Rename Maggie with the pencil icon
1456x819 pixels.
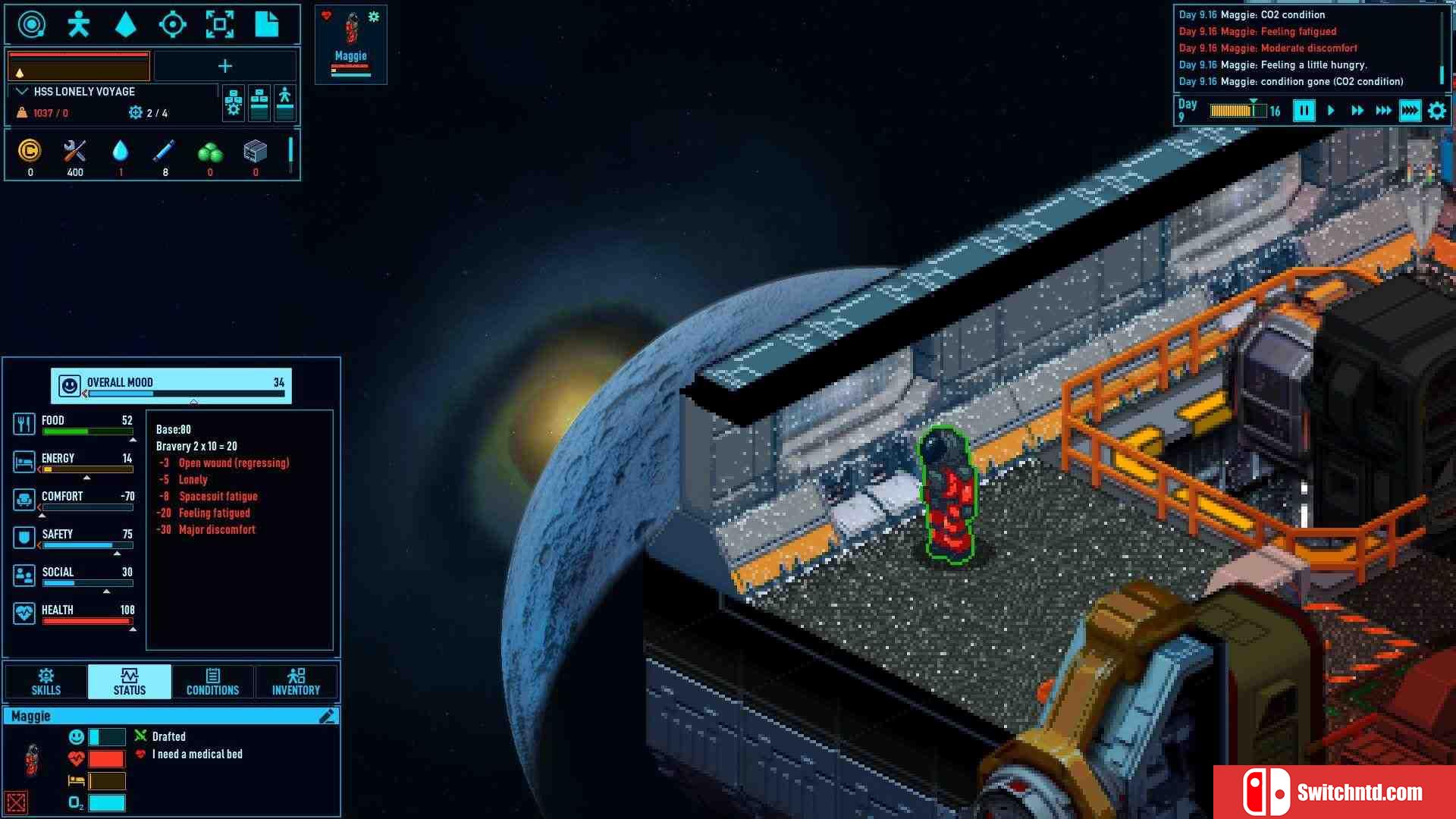[x=327, y=716]
